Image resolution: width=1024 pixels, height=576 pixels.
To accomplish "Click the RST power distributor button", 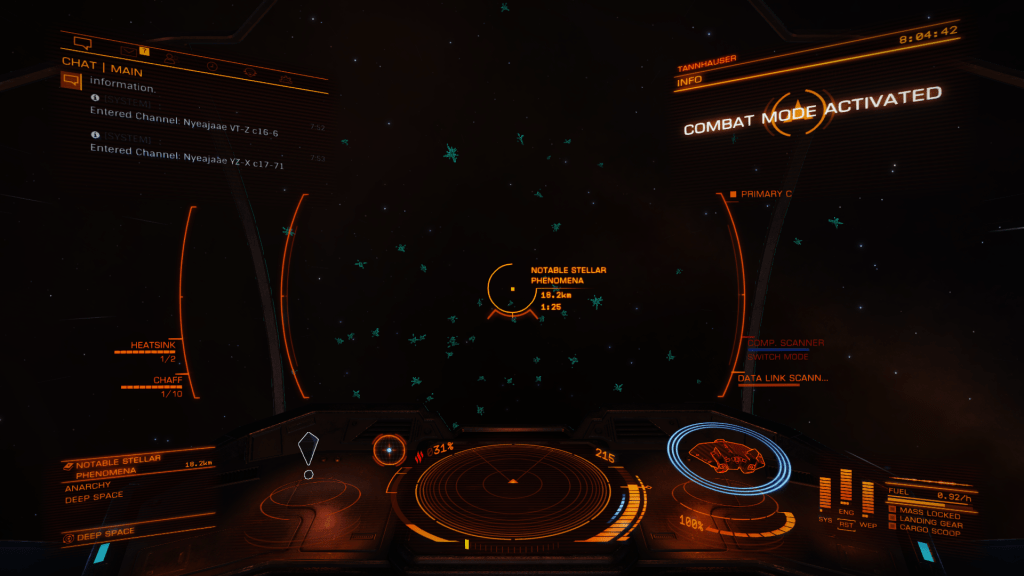I will 846,522.
